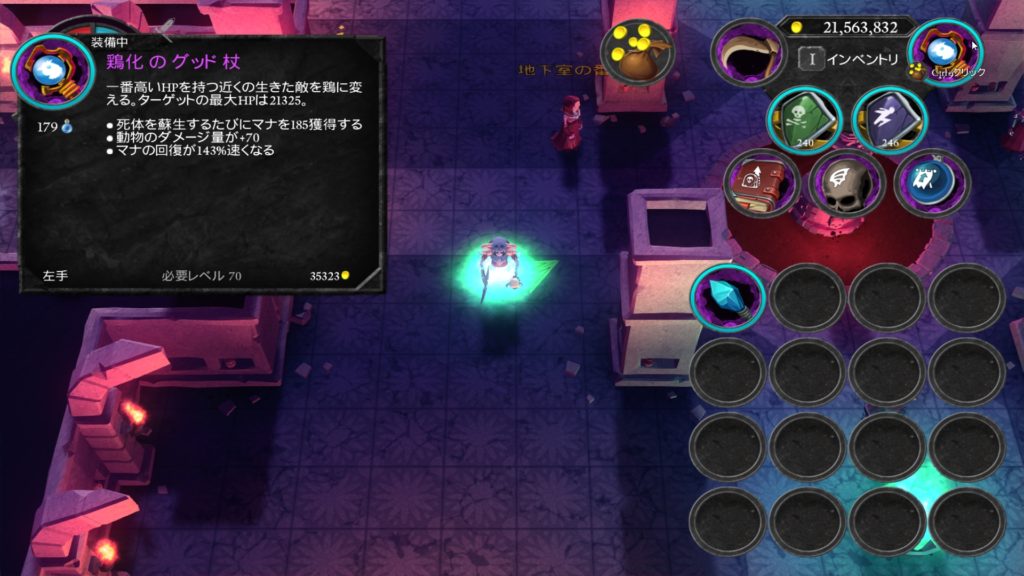1024x576 pixels.
Task: Select the purple lightning spellbook
Action: pos(890,122)
